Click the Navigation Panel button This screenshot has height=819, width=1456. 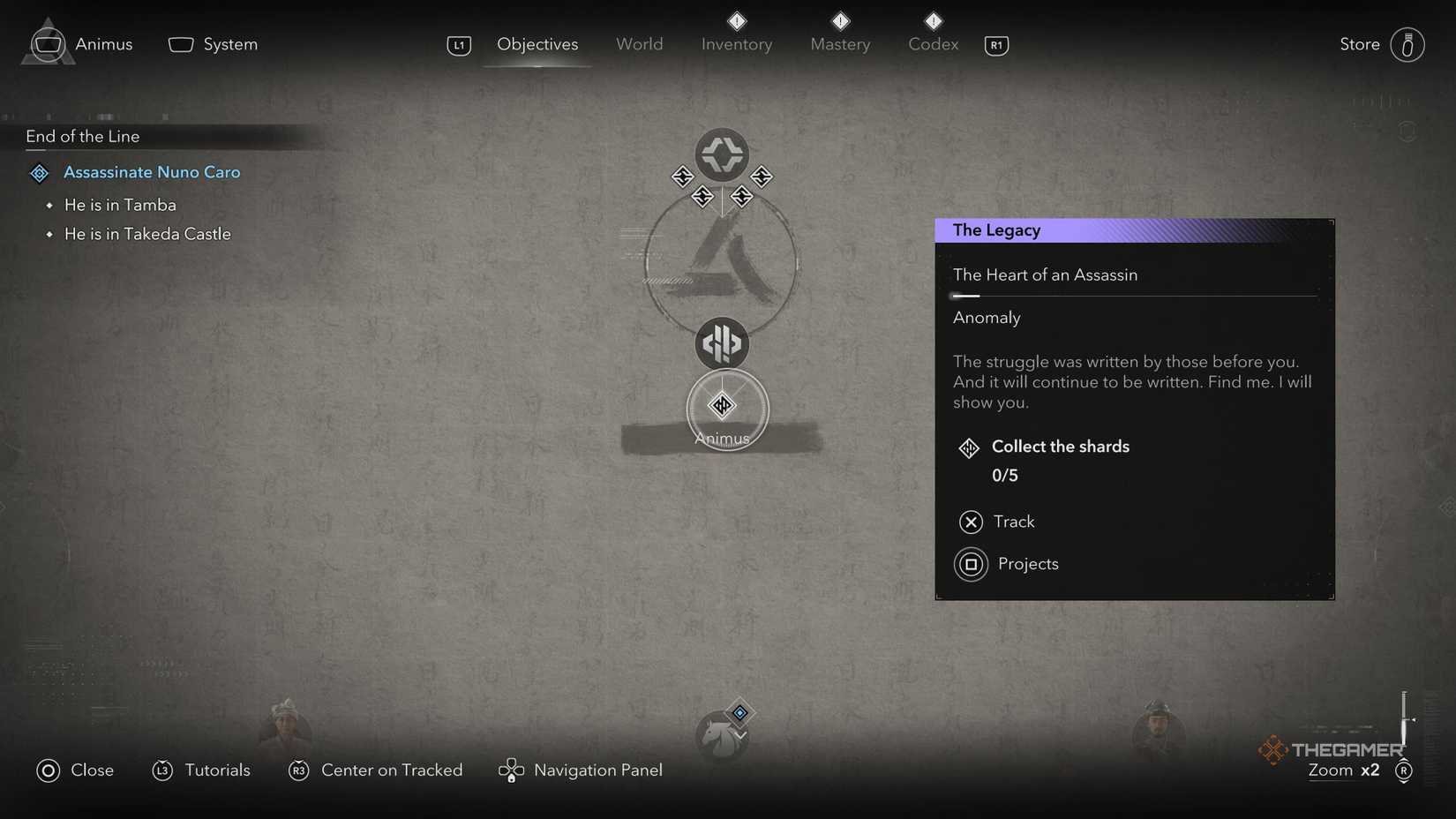point(581,770)
